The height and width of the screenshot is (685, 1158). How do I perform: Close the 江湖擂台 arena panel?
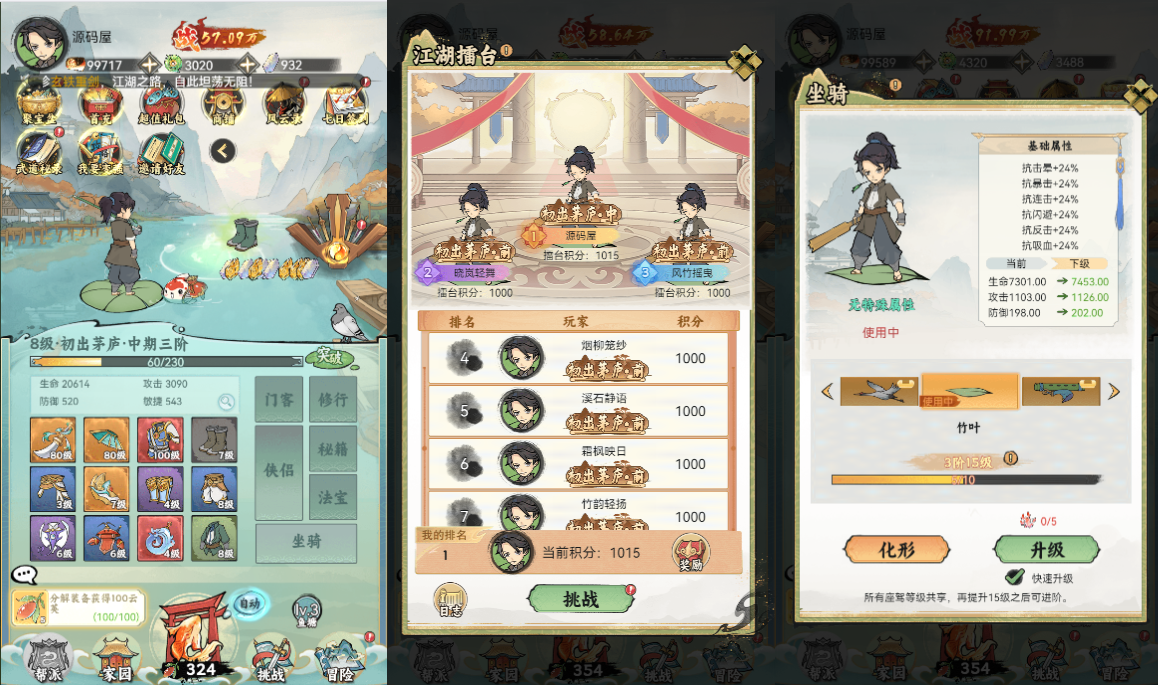point(744,62)
